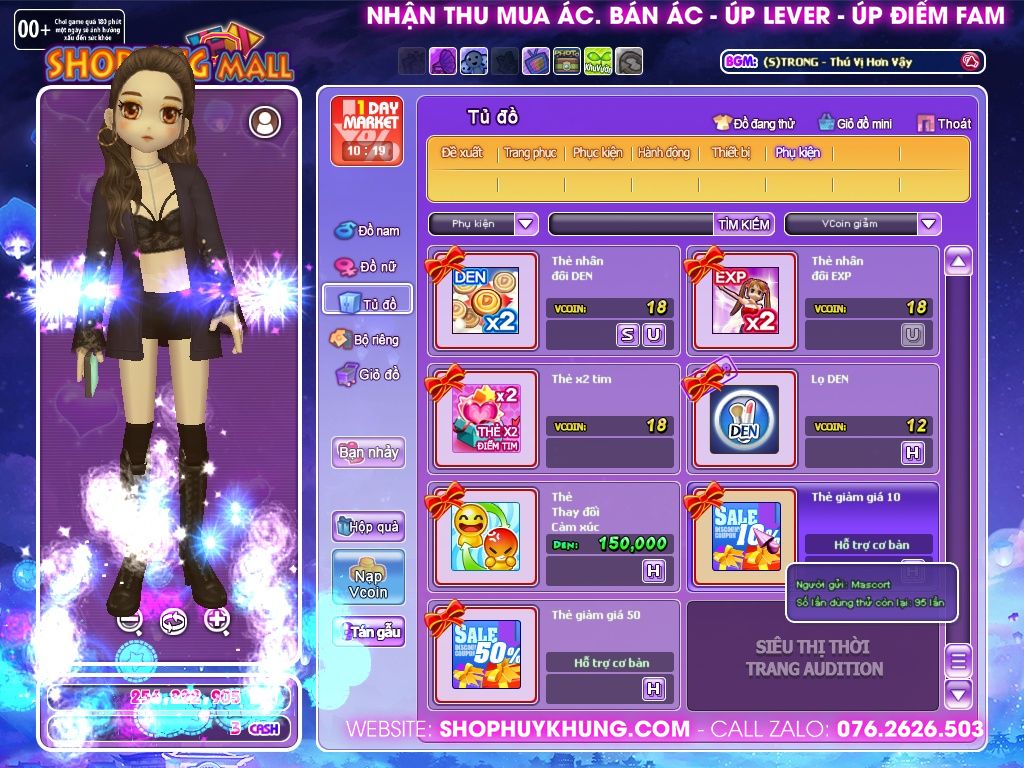This screenshot has height=768, width=1024.
Task: Show Đồ đang thử items
Action: [754, 124]
